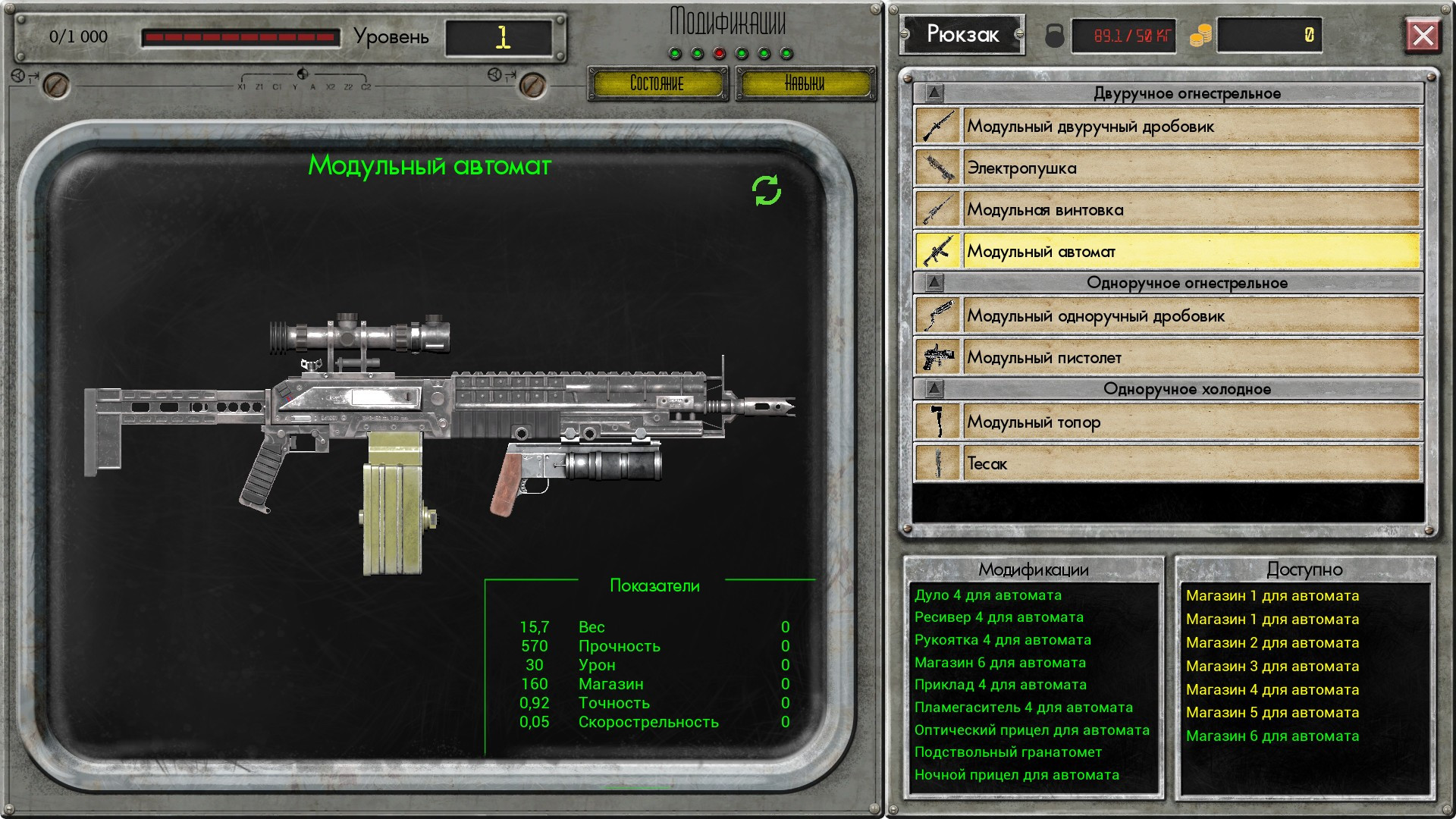Toggle the first green indicator light

point(676,54)
